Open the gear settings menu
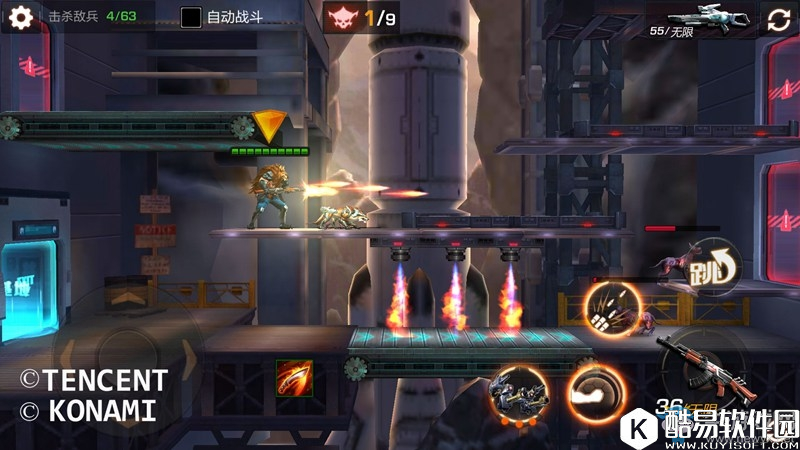This screenshot has height=450, width=800. click(20, 17)
